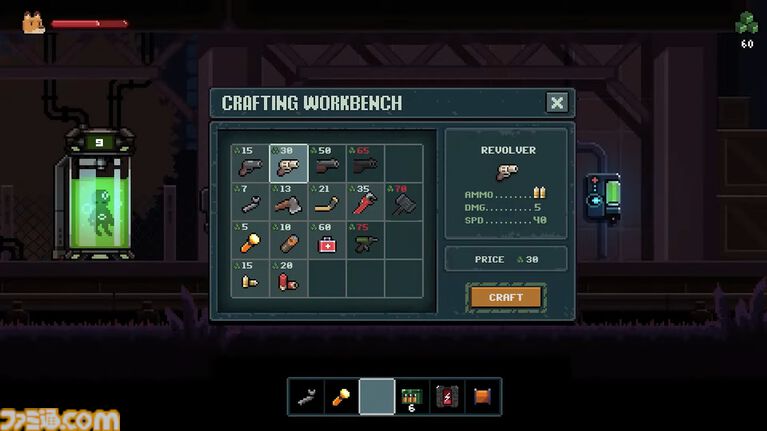Viewport: 767px width, 431px height.
Task: Select the revolver recipe costing 30
Action: [x=289, y=164]
